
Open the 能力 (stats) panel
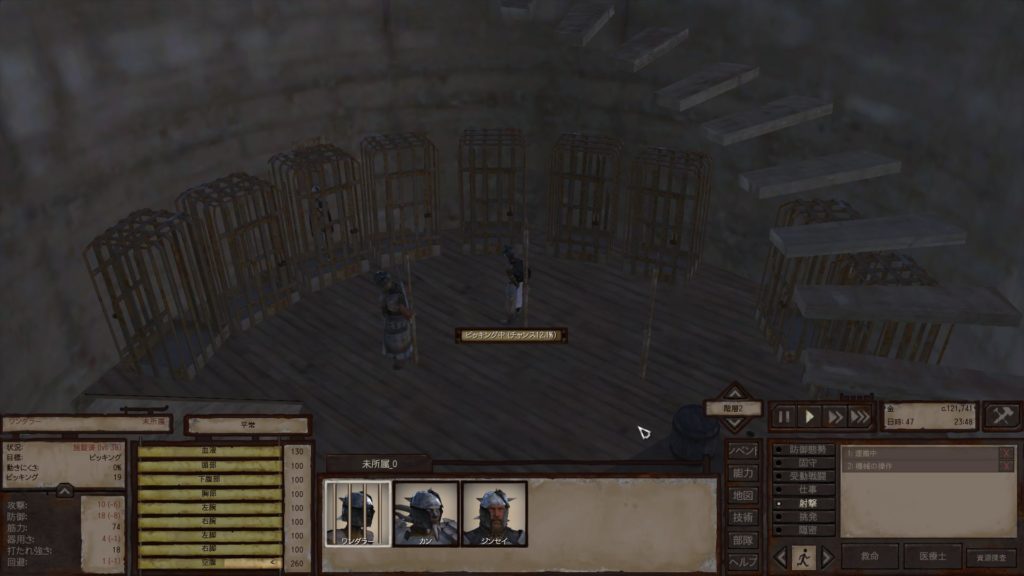(741, 473)
